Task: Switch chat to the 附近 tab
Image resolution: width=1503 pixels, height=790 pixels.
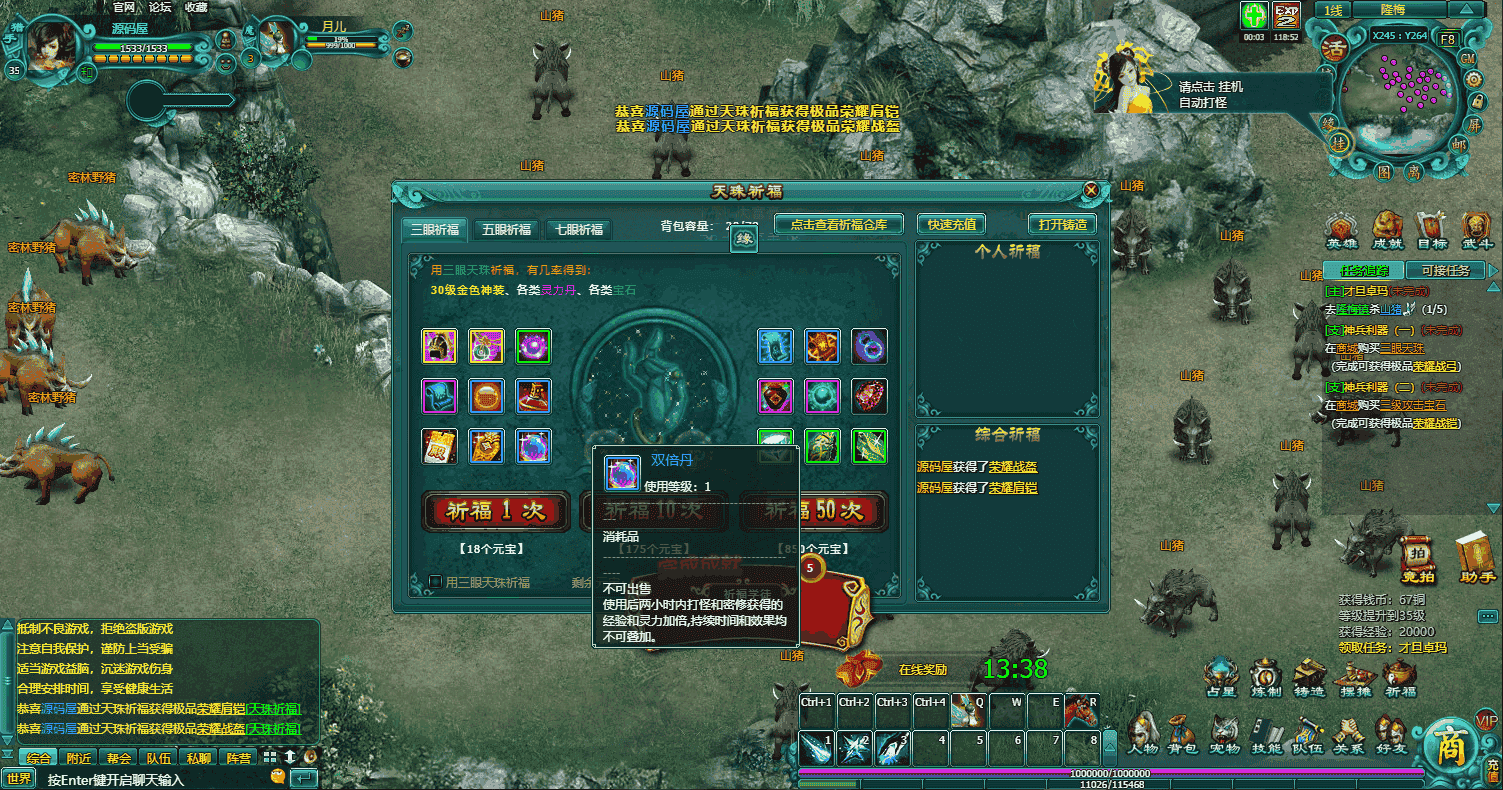Action: (80, 758)
